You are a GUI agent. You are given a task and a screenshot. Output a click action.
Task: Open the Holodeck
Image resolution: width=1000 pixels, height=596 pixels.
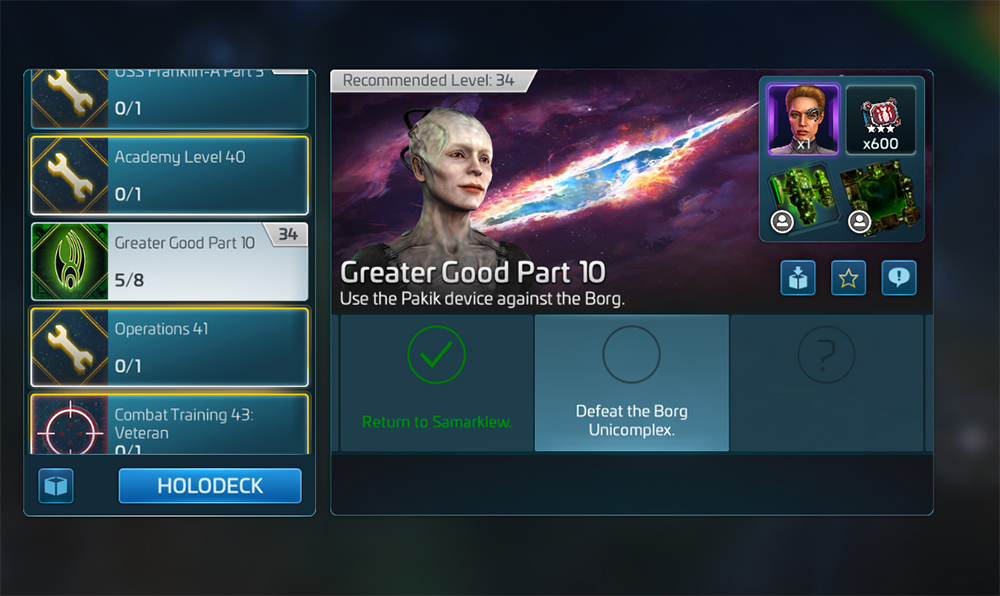point(209,486)
